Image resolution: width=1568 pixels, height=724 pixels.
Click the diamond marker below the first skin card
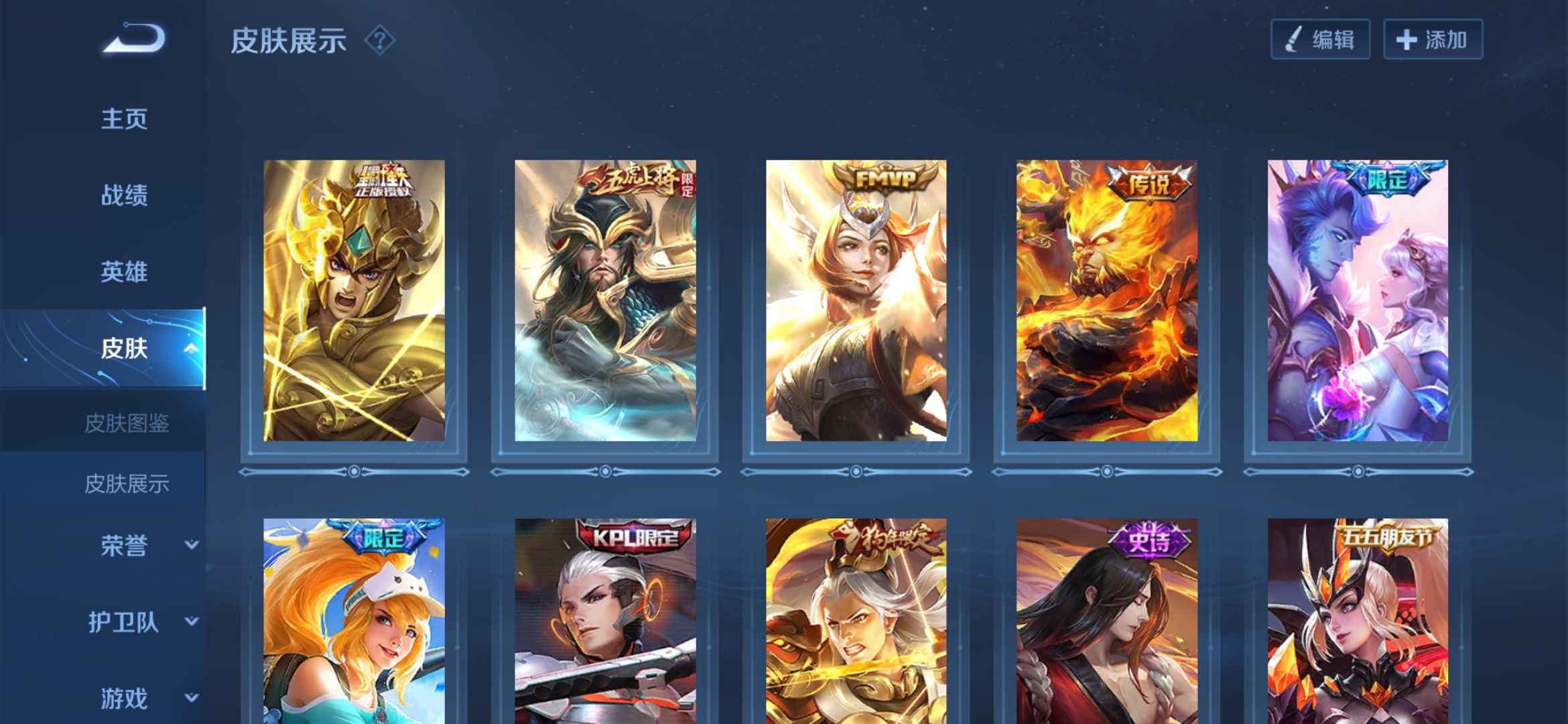coord(355,472)
